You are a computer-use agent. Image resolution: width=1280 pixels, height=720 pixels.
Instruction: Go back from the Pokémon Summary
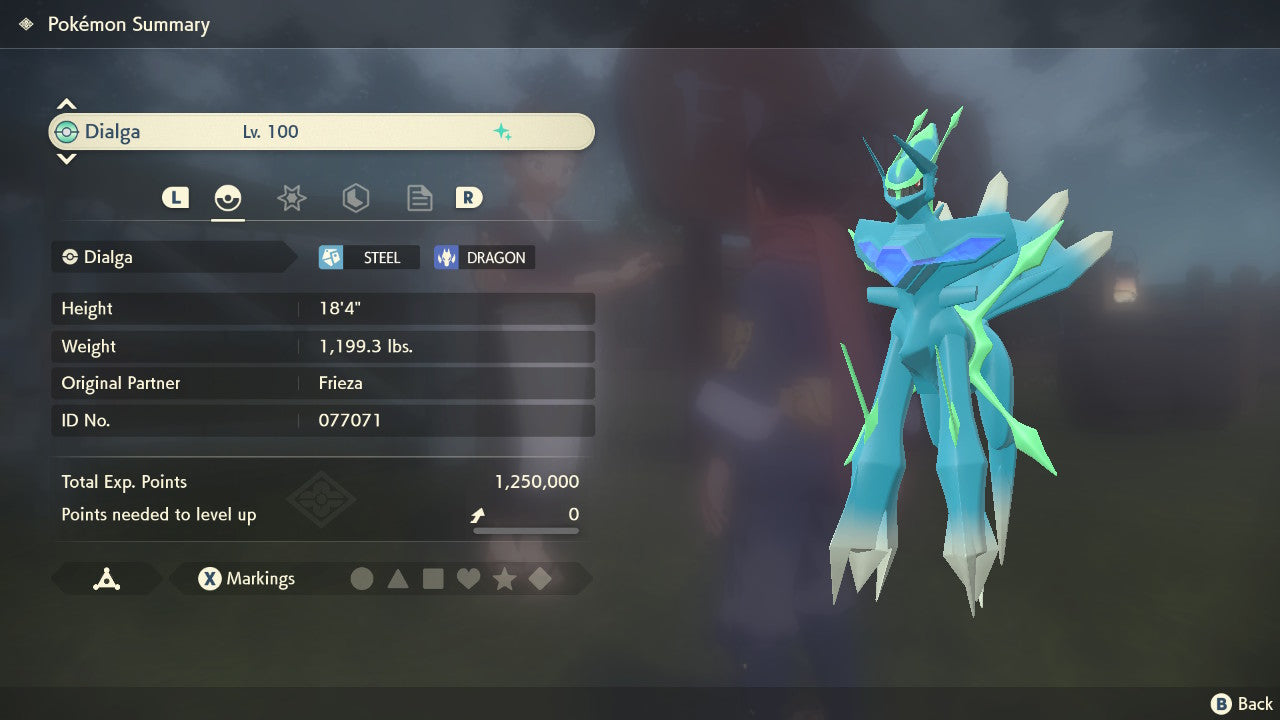(x=1241, y=704)
